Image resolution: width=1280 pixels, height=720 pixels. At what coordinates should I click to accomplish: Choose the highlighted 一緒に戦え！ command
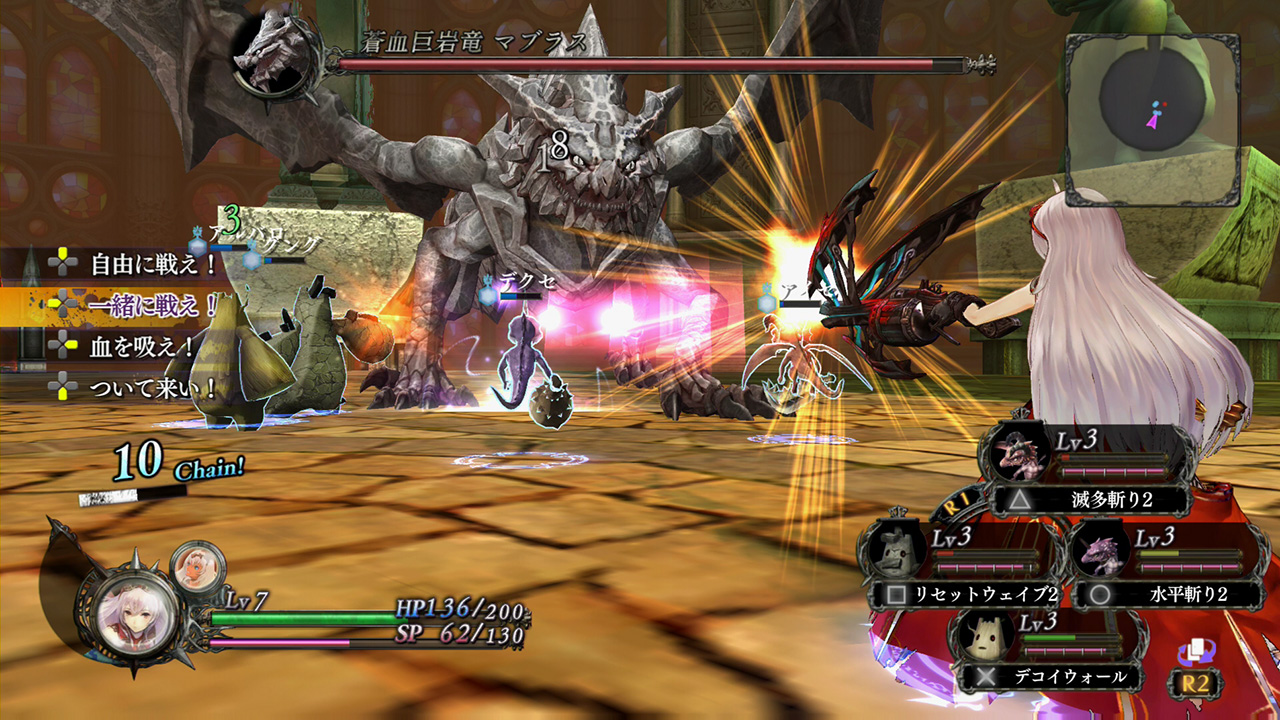[154, 305]
